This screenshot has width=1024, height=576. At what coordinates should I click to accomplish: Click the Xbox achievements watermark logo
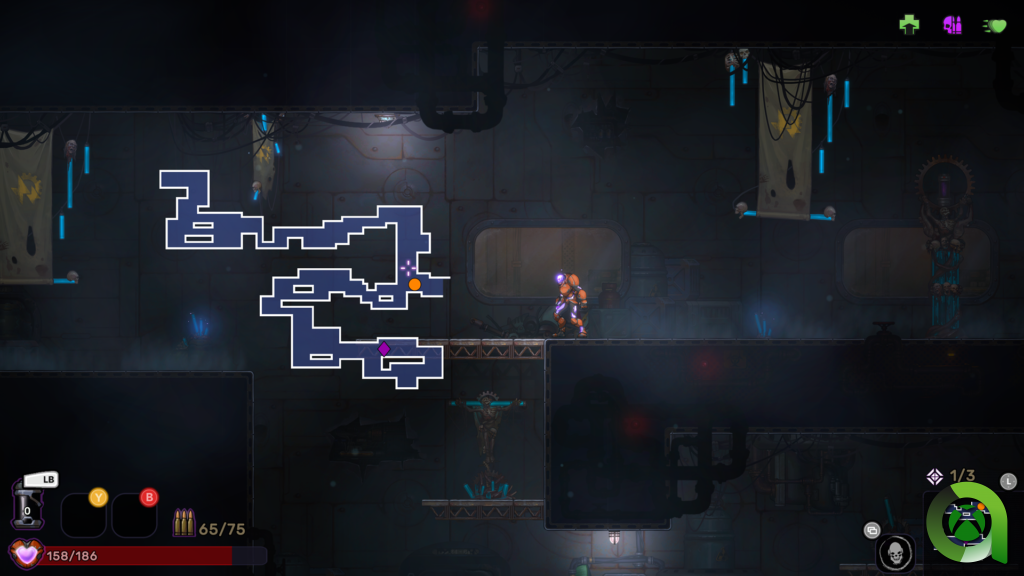pyautogui.click(x=967, y=524)
